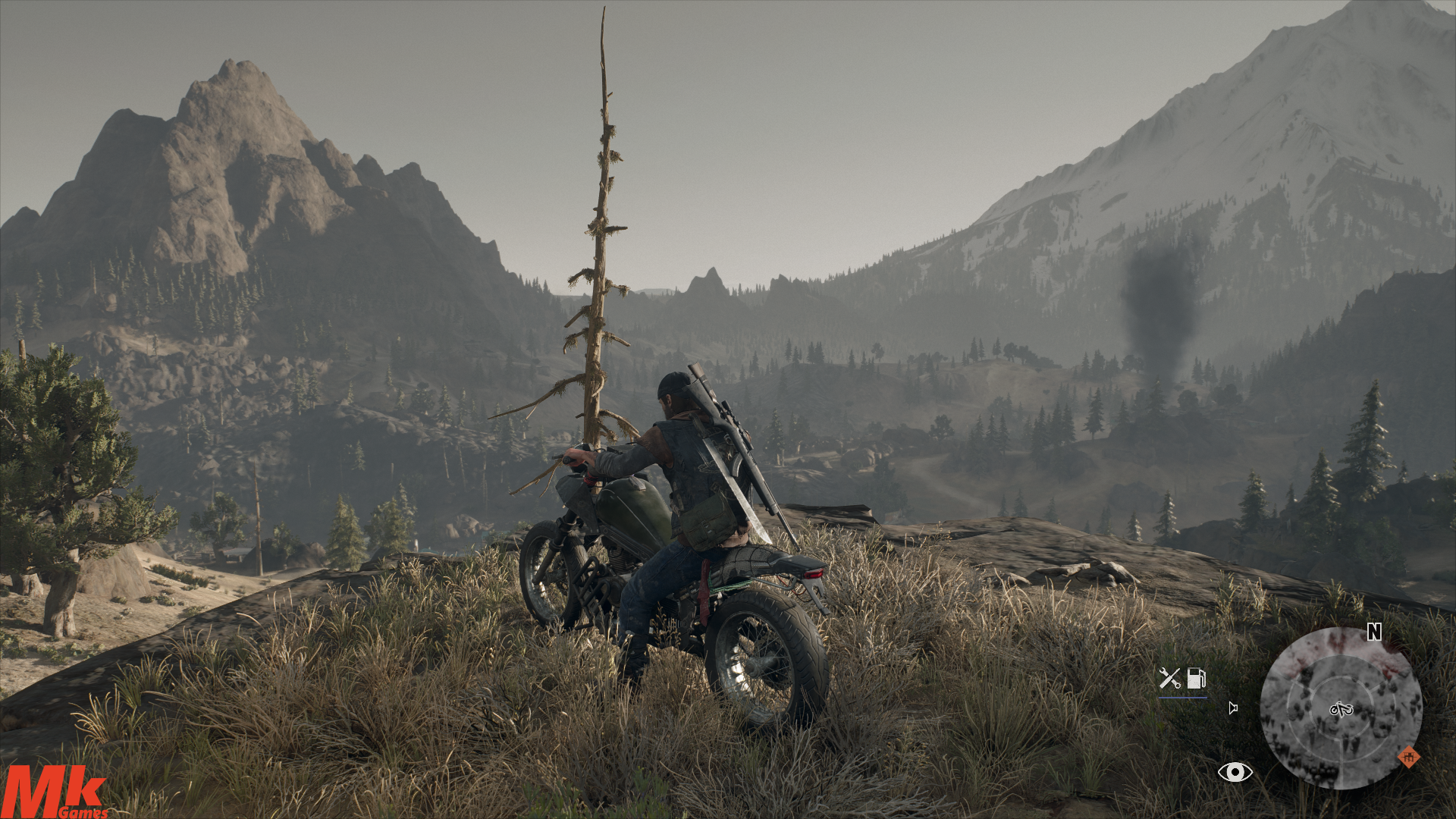Screen dimensions: 1456x819
Task: Select the fuel pump icon
Action: coord(1196,677)
